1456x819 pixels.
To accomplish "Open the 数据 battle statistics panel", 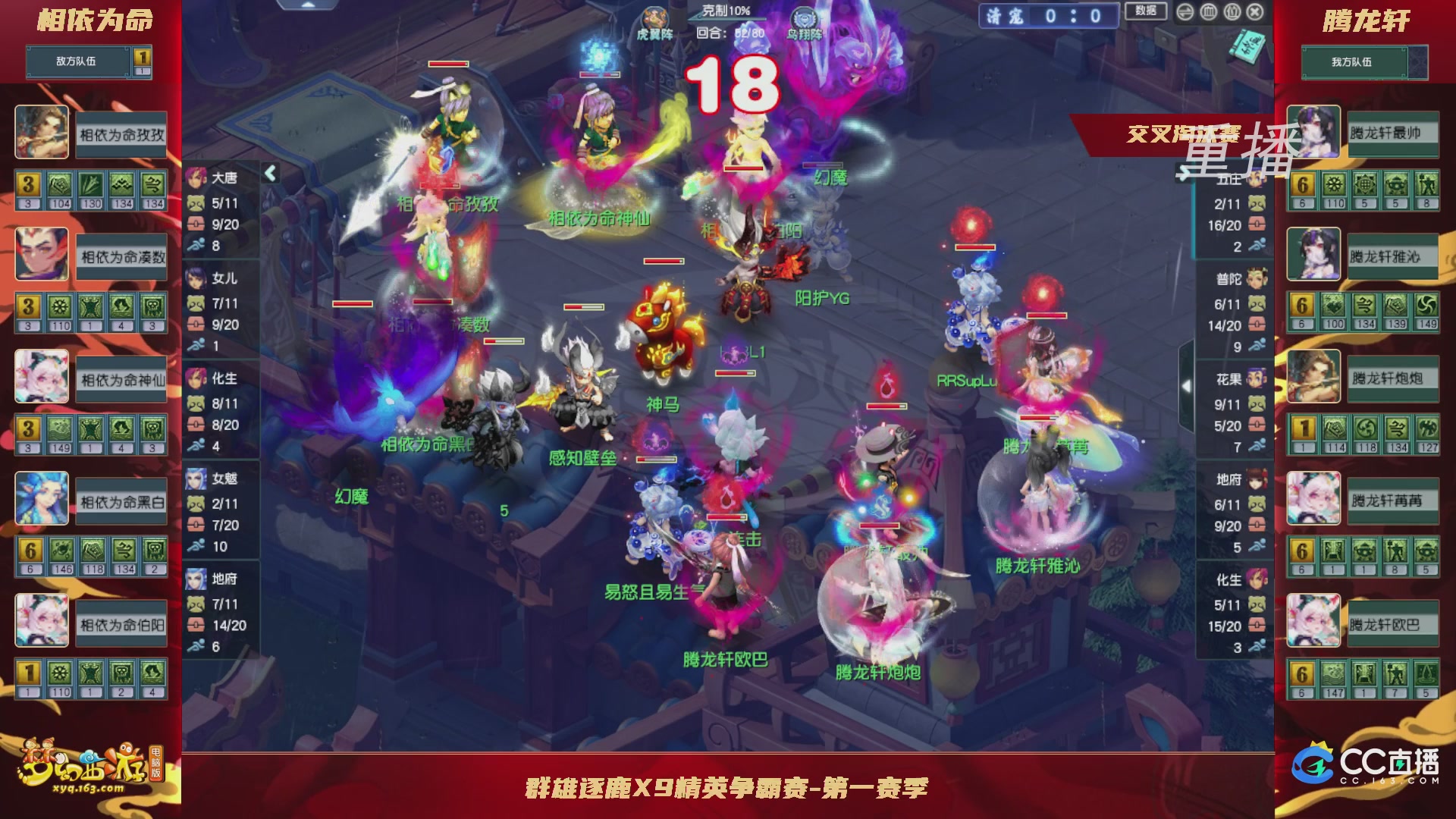I will click(1147, 11).
